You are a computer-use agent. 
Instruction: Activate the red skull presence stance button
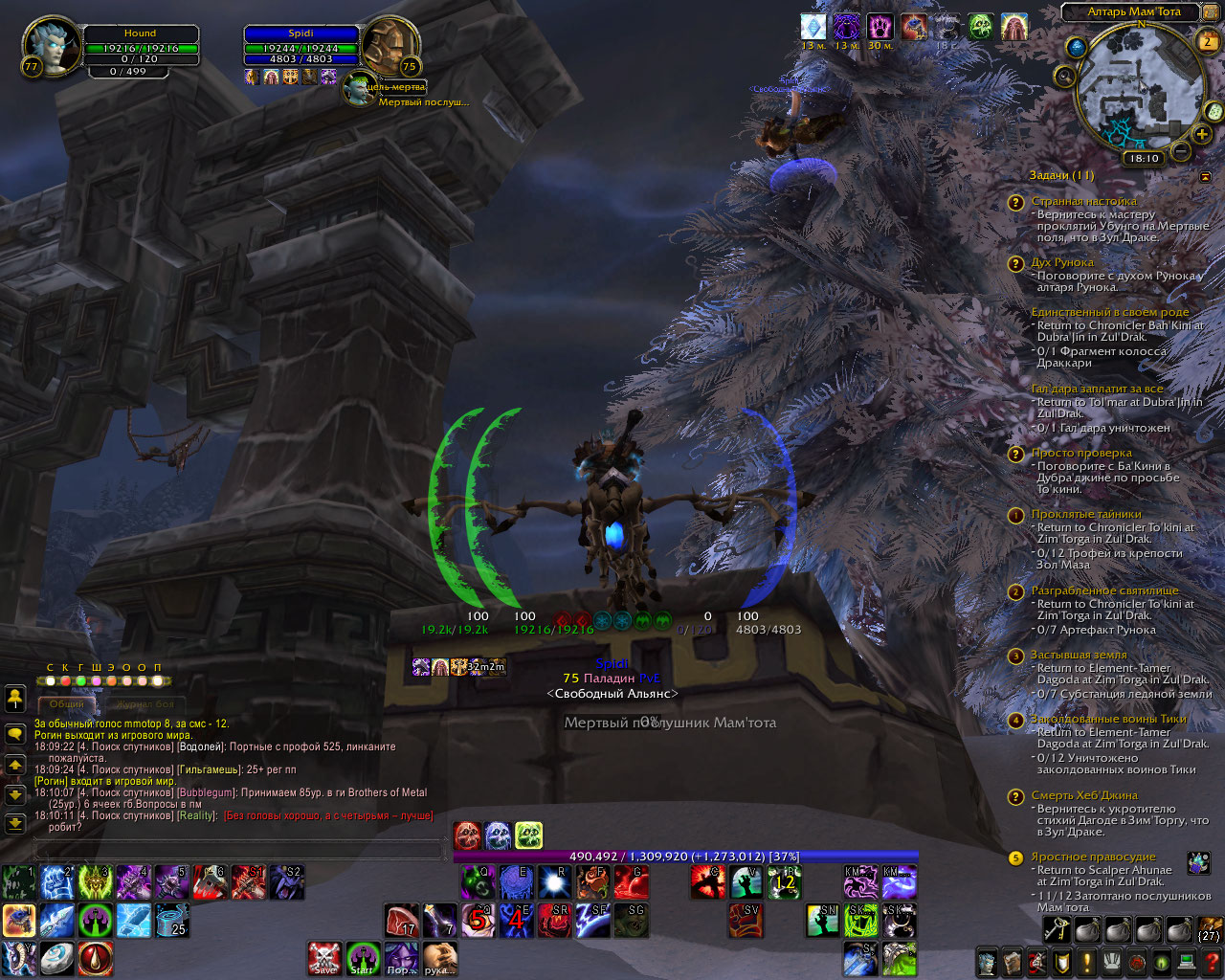tap(468, 835)
